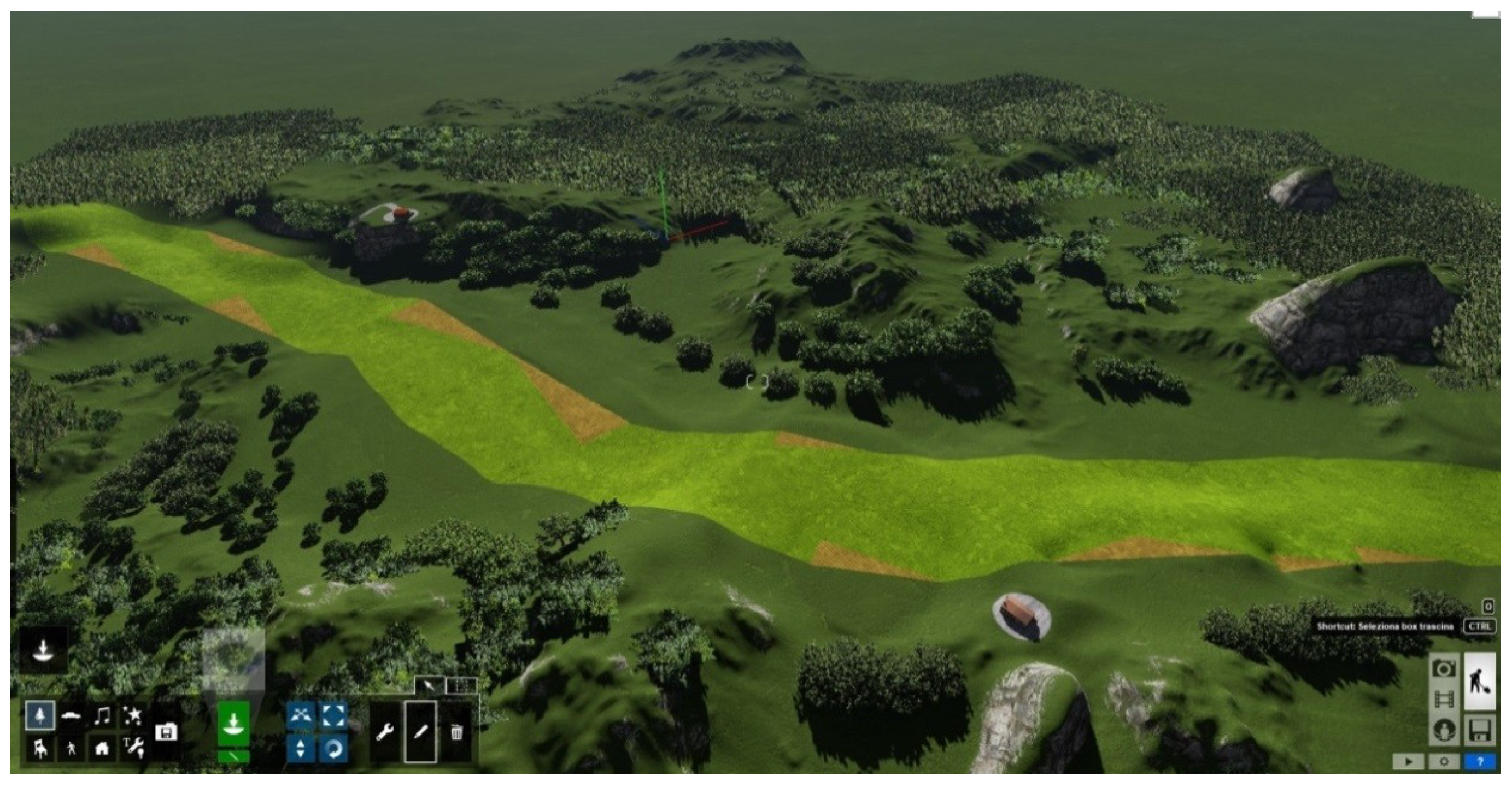This screenshot has width=1512, height=787.
Task: Switch to the camera photo mode
Action: tap(1443, 668)
